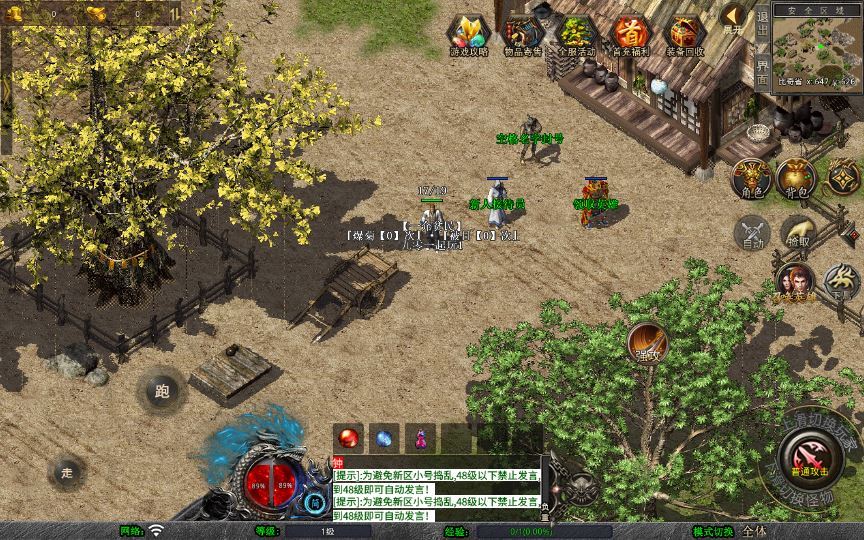Open the 物品寄售 consignment shop
The height and width of the screenshot is (540, 864).
522,35
